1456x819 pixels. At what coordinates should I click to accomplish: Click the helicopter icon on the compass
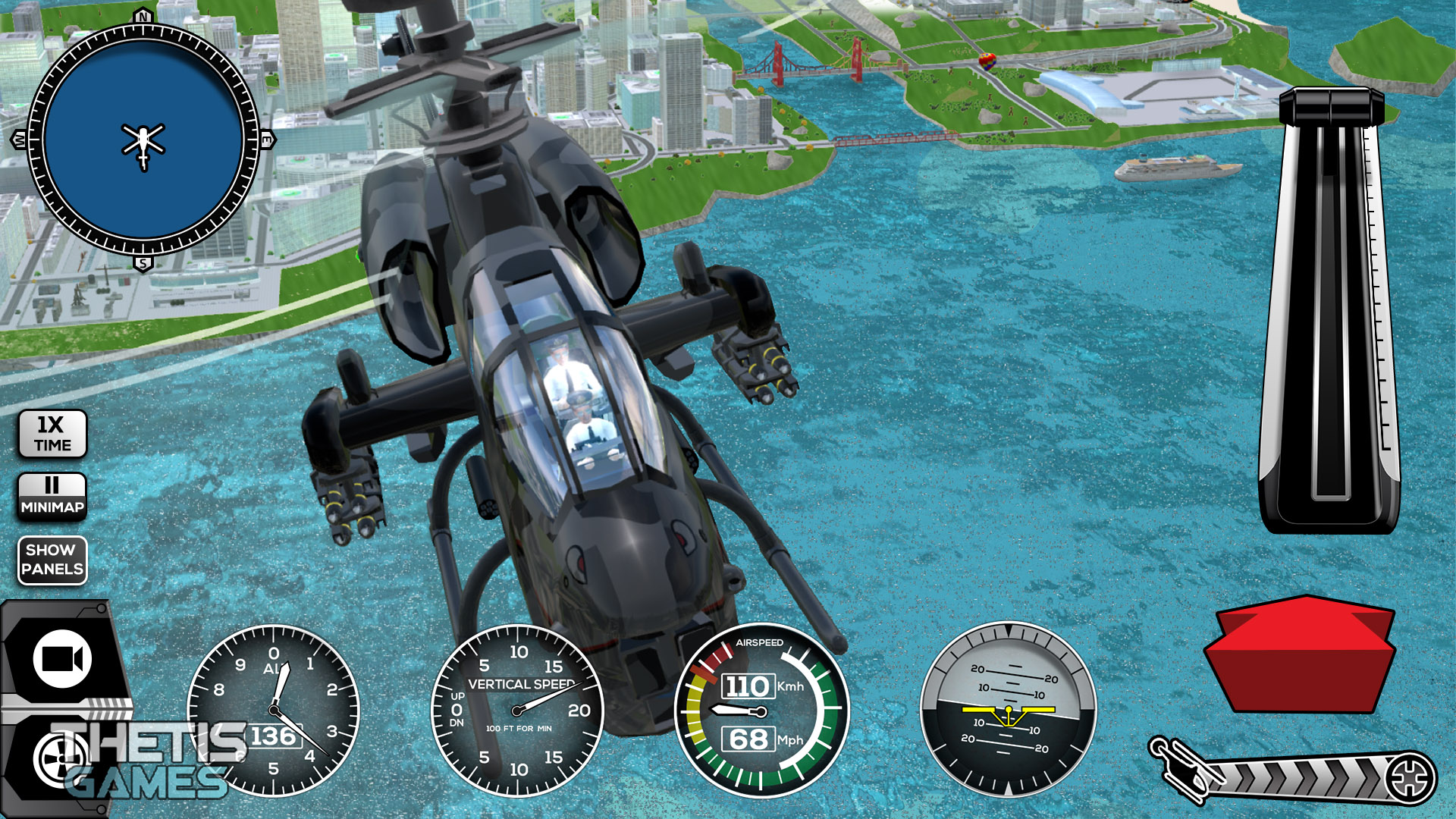[x=143, y=140]
